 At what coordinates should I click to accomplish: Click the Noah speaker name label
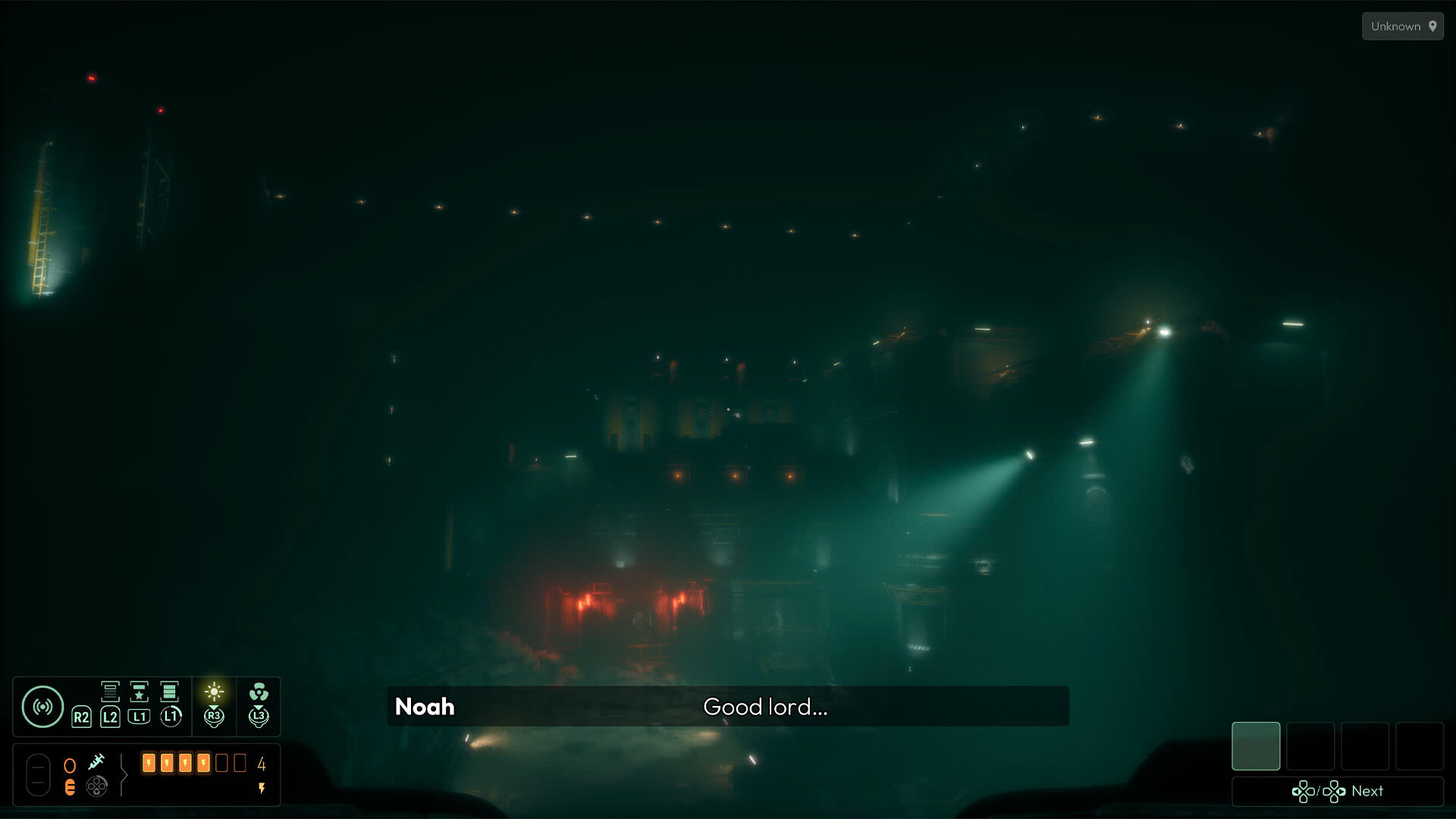(x=424, y=706)
